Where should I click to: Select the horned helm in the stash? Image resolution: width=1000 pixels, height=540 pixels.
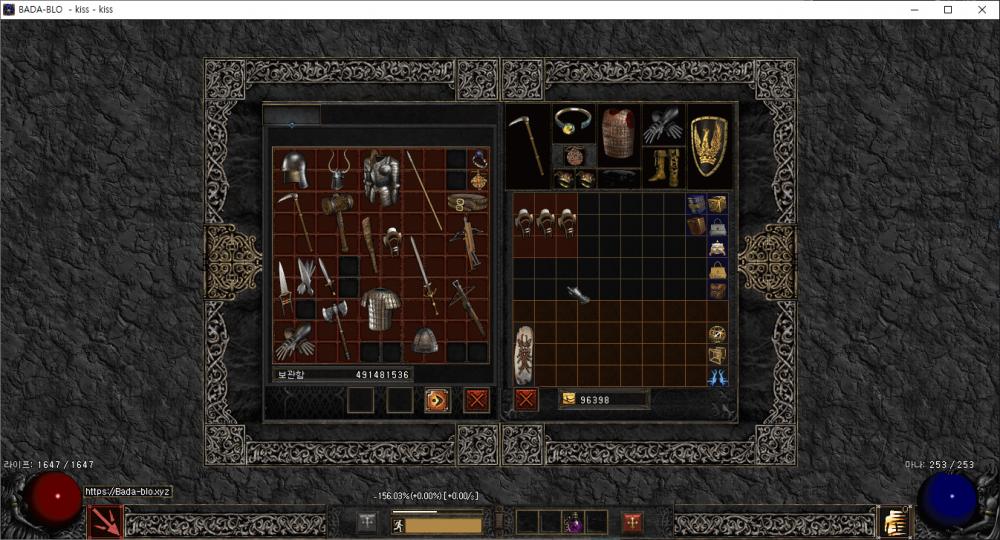coord(338,170)
